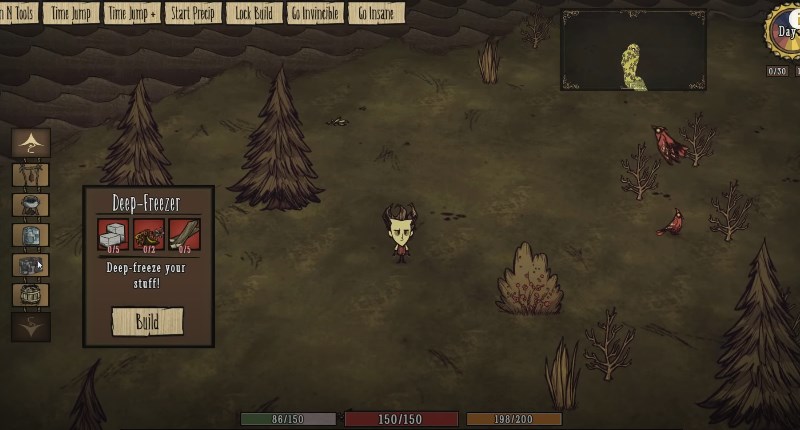Click the Start Precip button

(194, 13)
